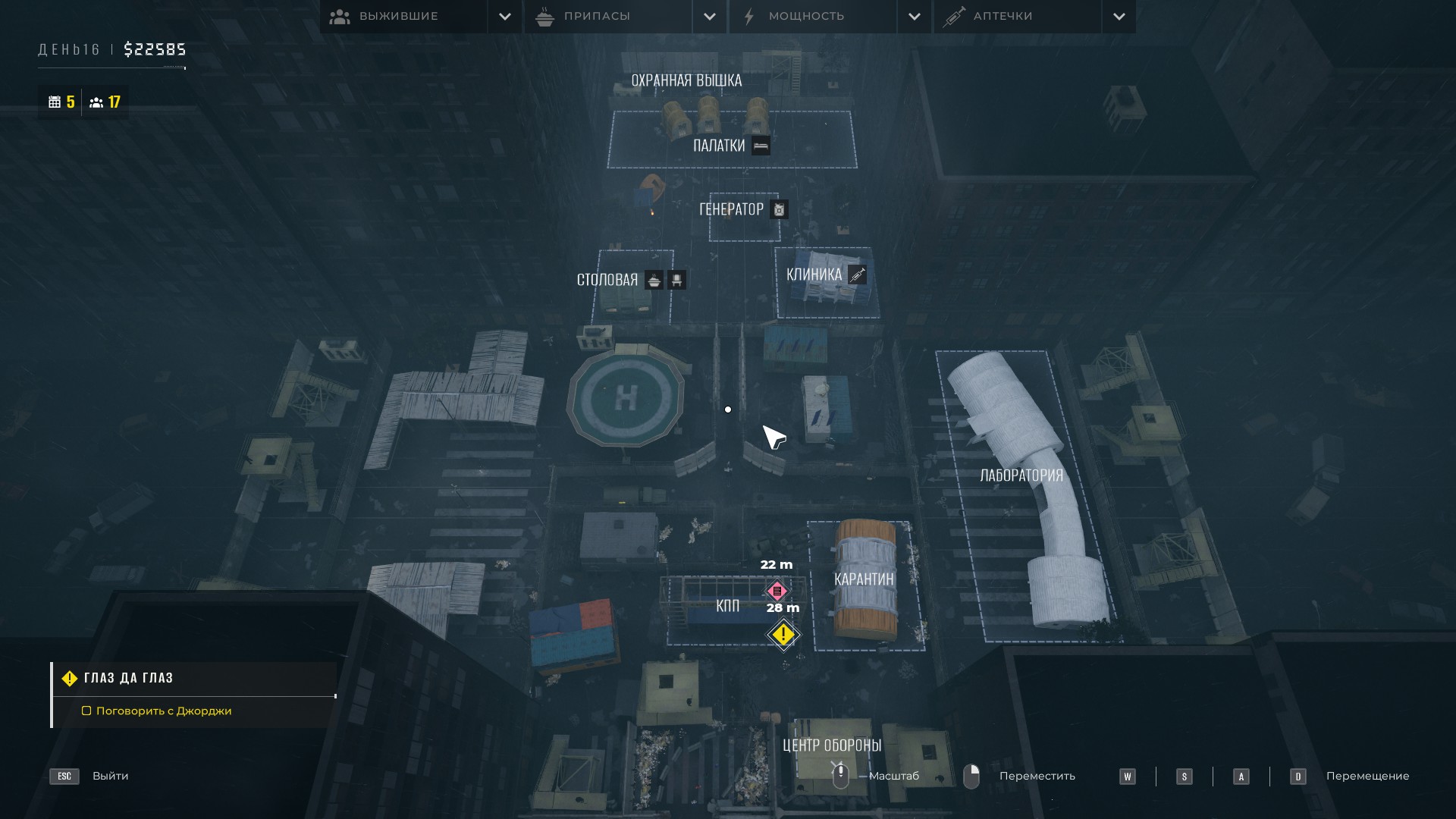The height and width of the screenshot is (819, 1456).
Task: Choose the Столовая canteen location
Action: (x=607, y=280)
